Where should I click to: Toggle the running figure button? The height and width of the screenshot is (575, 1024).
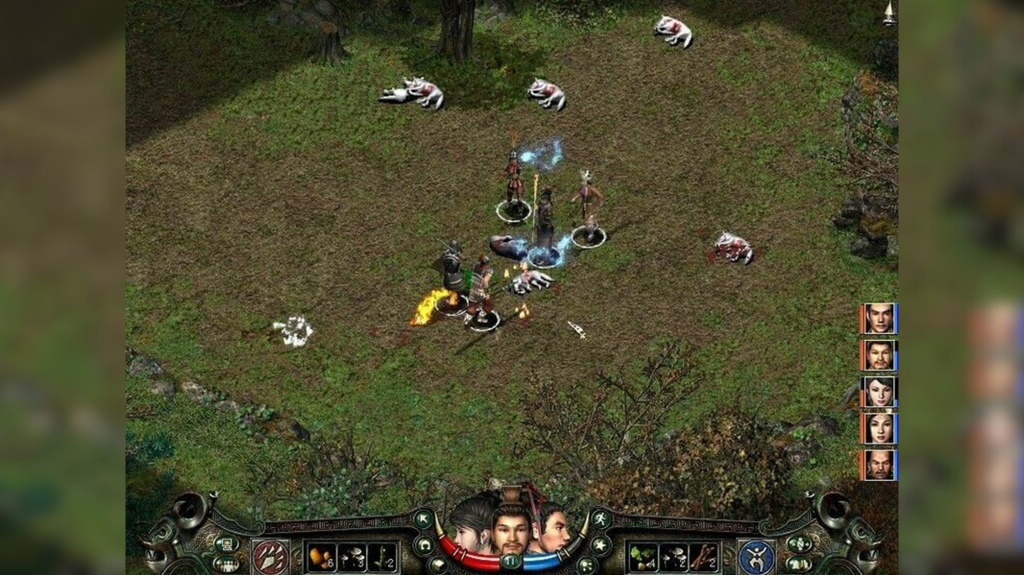pos(600,519)
